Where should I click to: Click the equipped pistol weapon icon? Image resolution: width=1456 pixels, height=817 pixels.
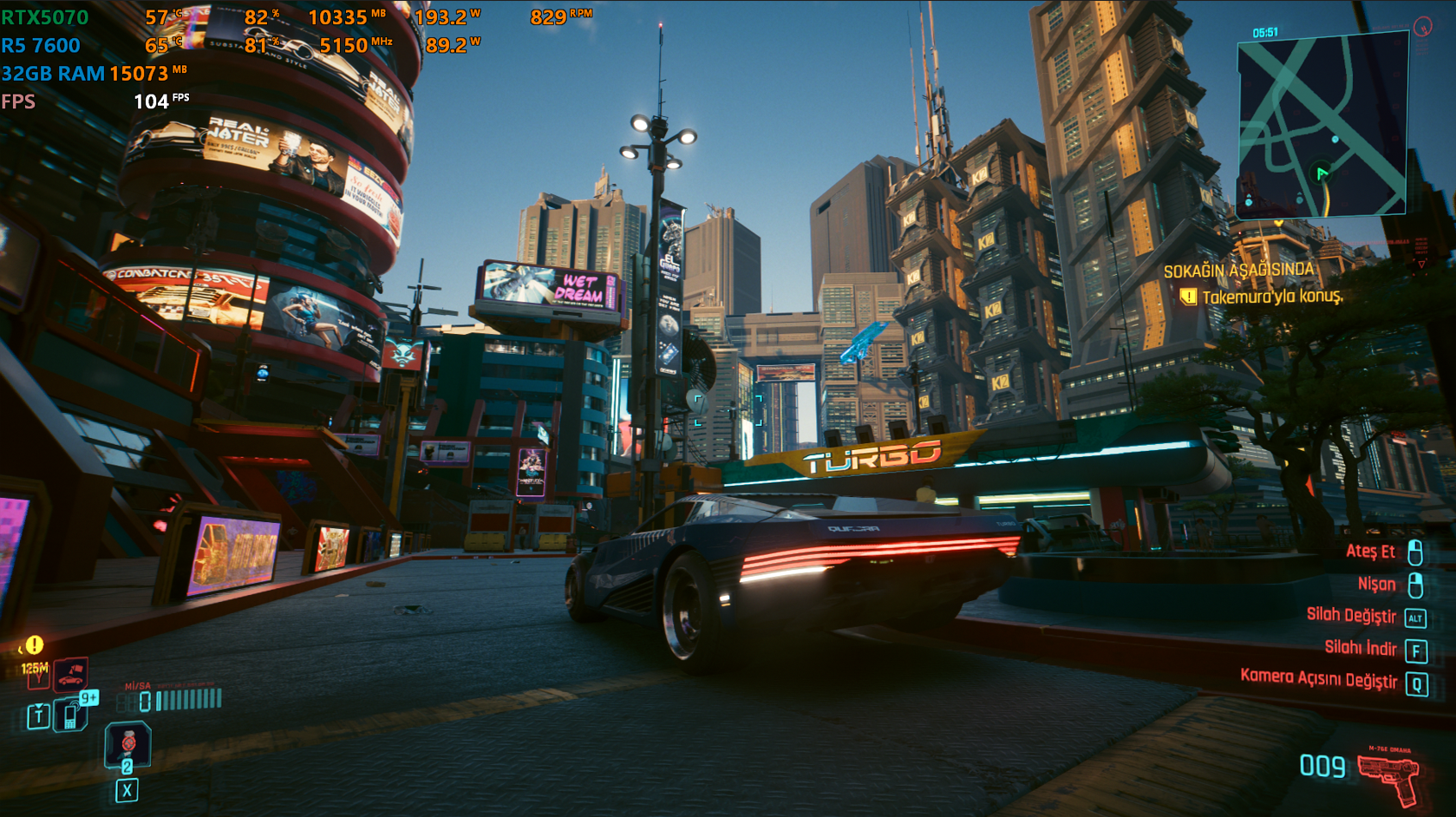pos(1388,774)
